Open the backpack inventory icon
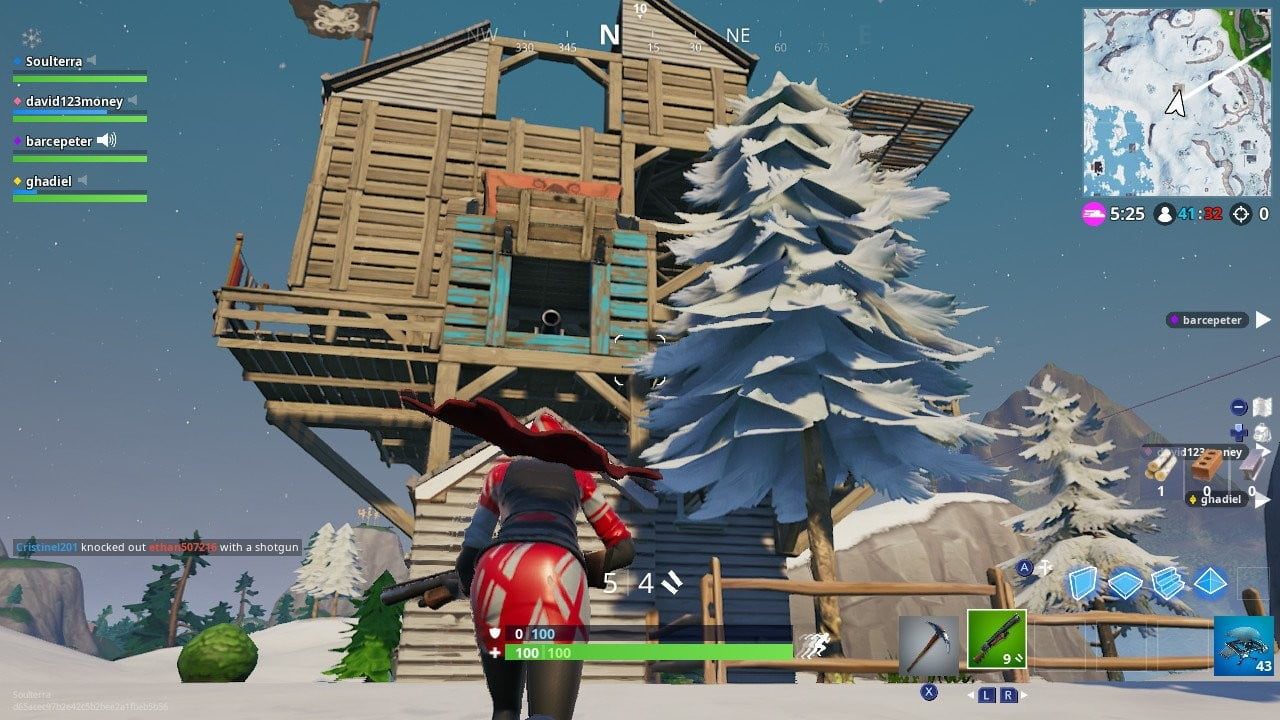The image size is (1280, 720). [x=1262, y=433]
